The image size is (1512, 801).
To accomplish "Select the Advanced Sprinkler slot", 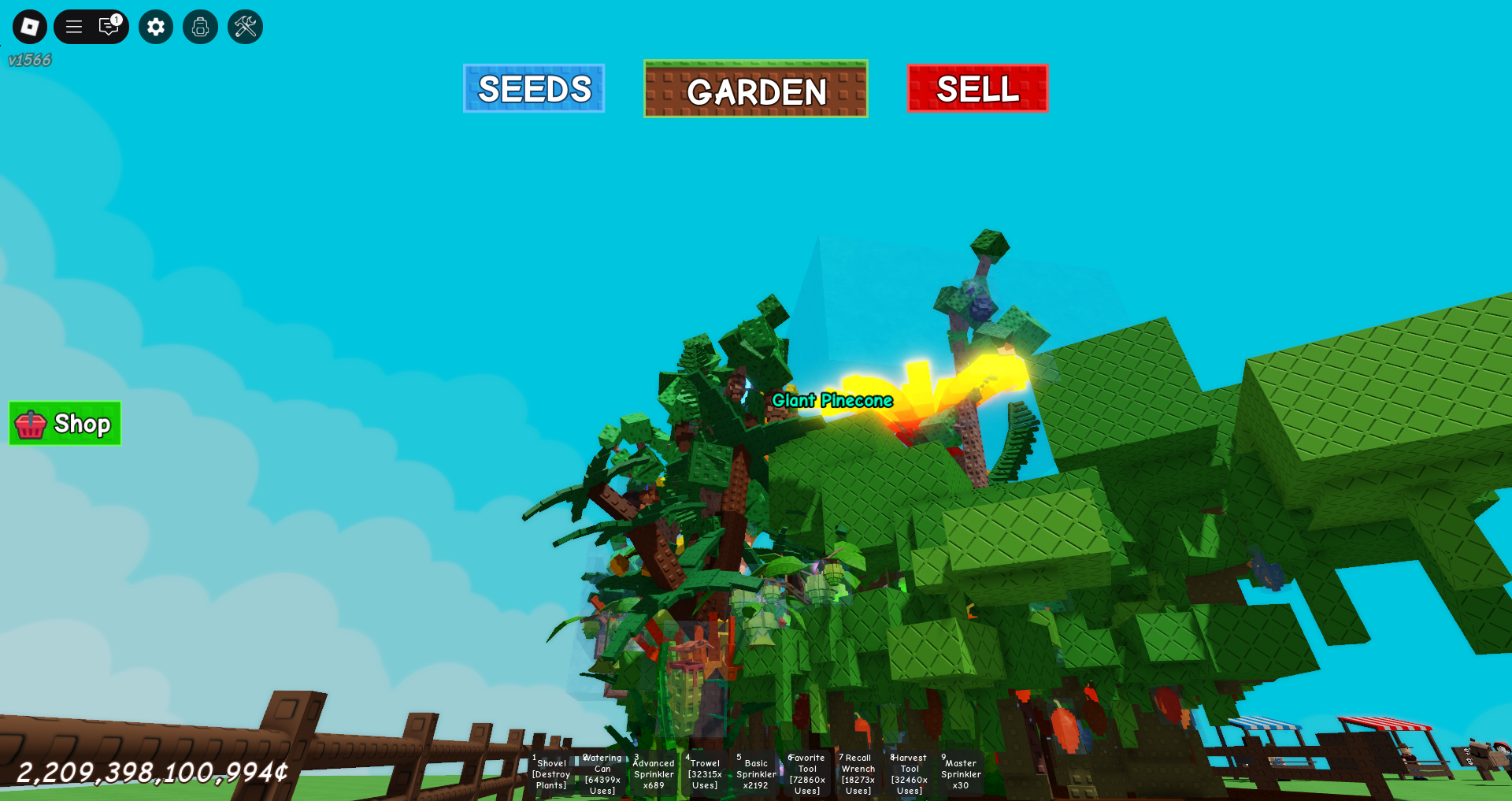I will point(654,773).
